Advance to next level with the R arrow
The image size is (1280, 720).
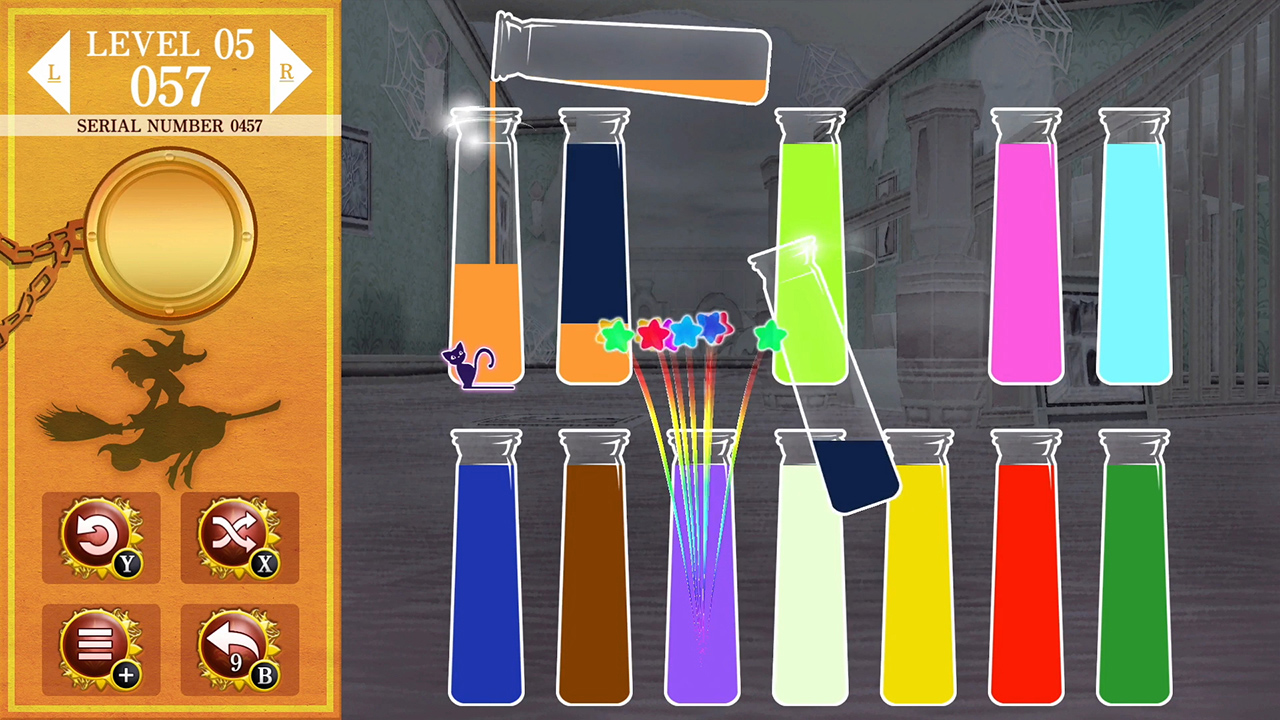[288, 70]
